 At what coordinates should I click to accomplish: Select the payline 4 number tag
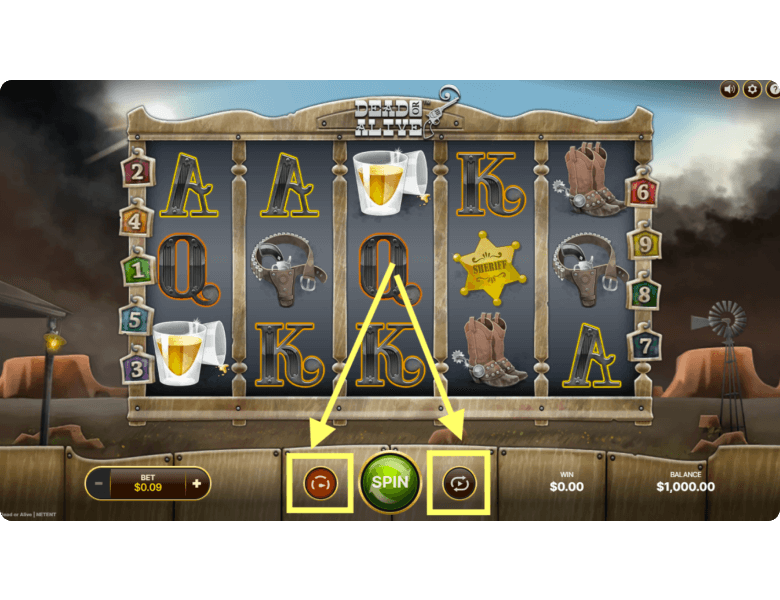coord(137,220)
